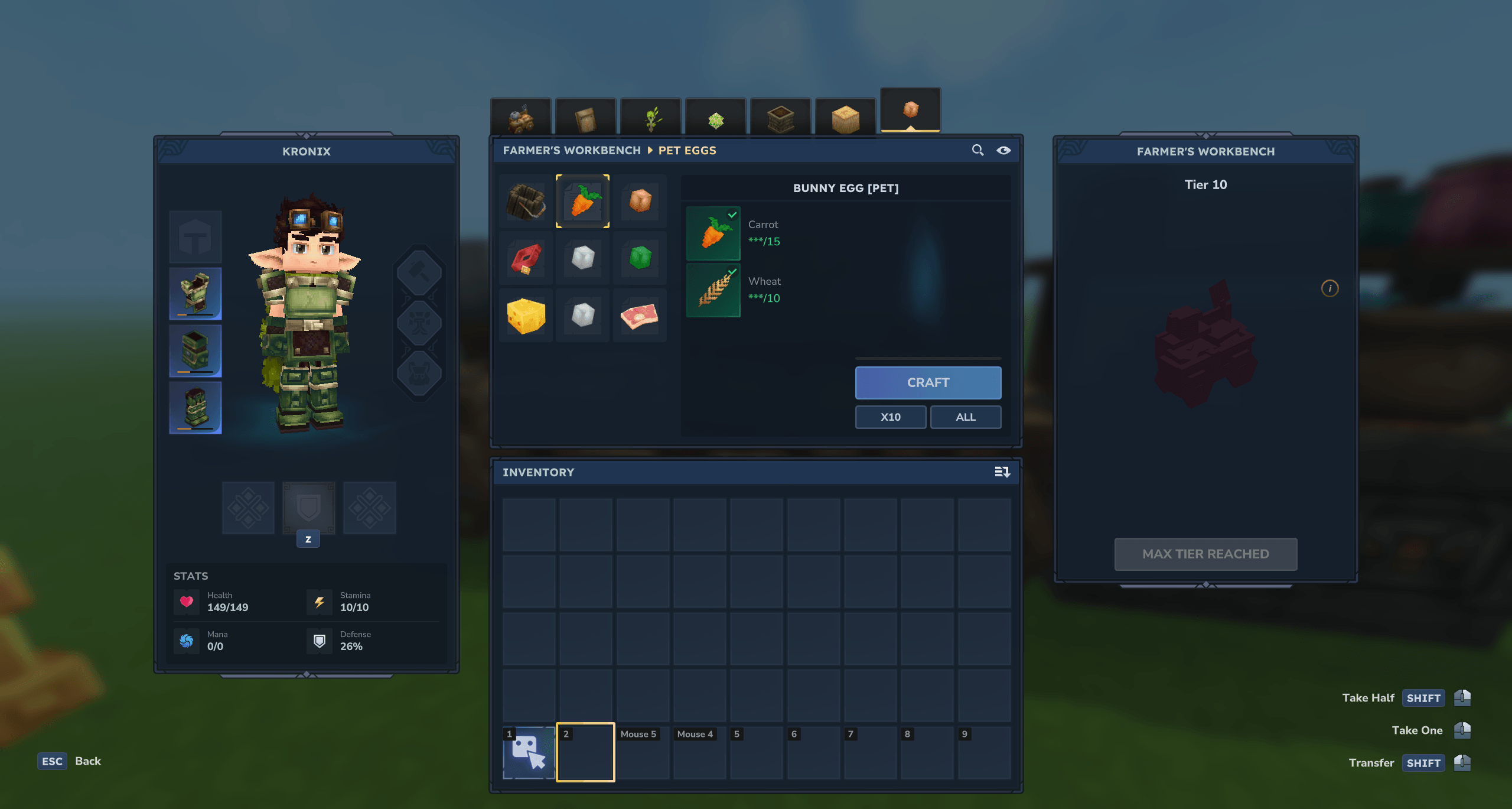
Task: Open the workbench info icon
Action: pyautogui.click(x=1329, y=288)
